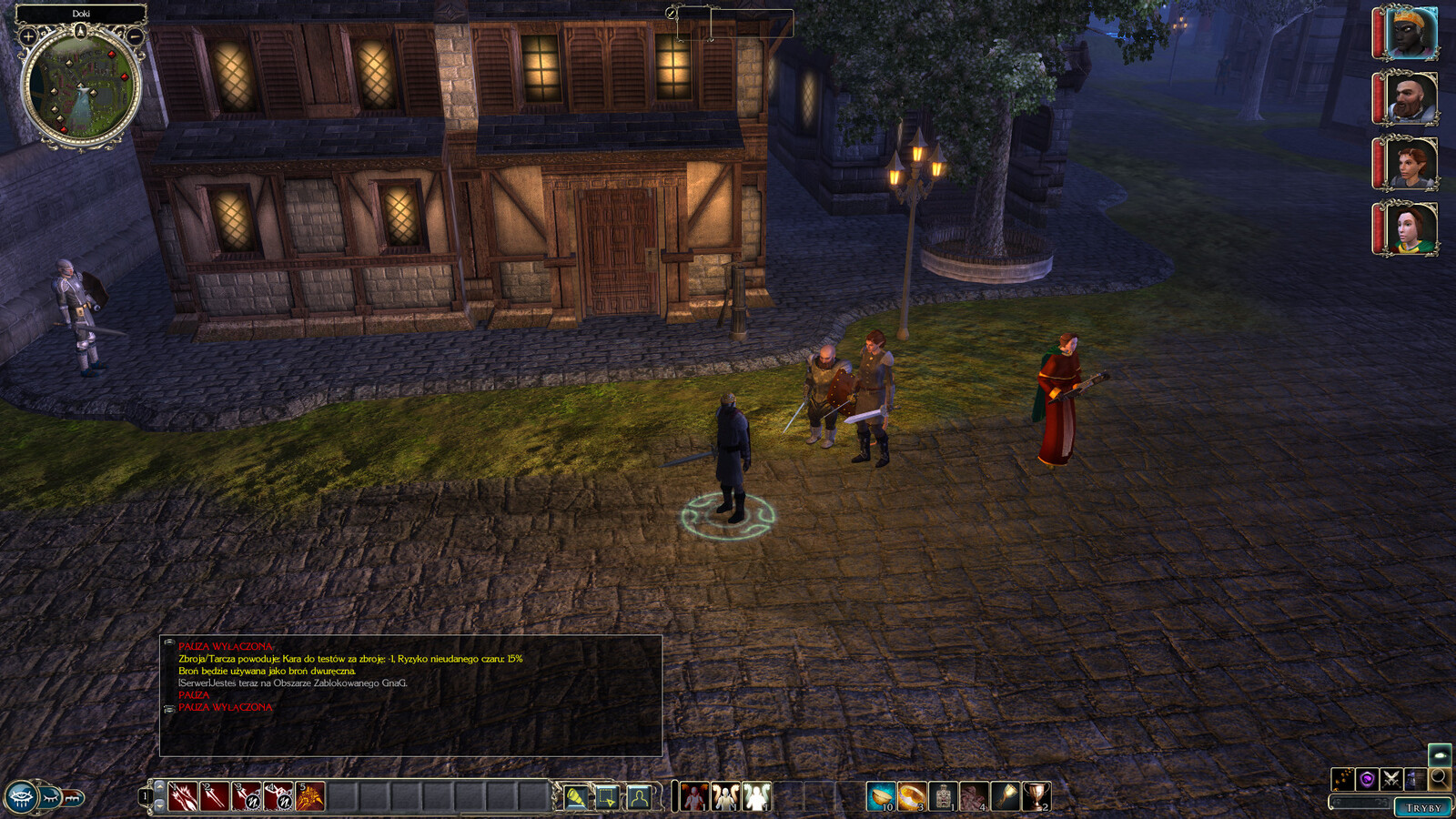Screen dimensions: 1456x819
Task: Select the red-haired elf party portrait
Action: point(1410,164)
